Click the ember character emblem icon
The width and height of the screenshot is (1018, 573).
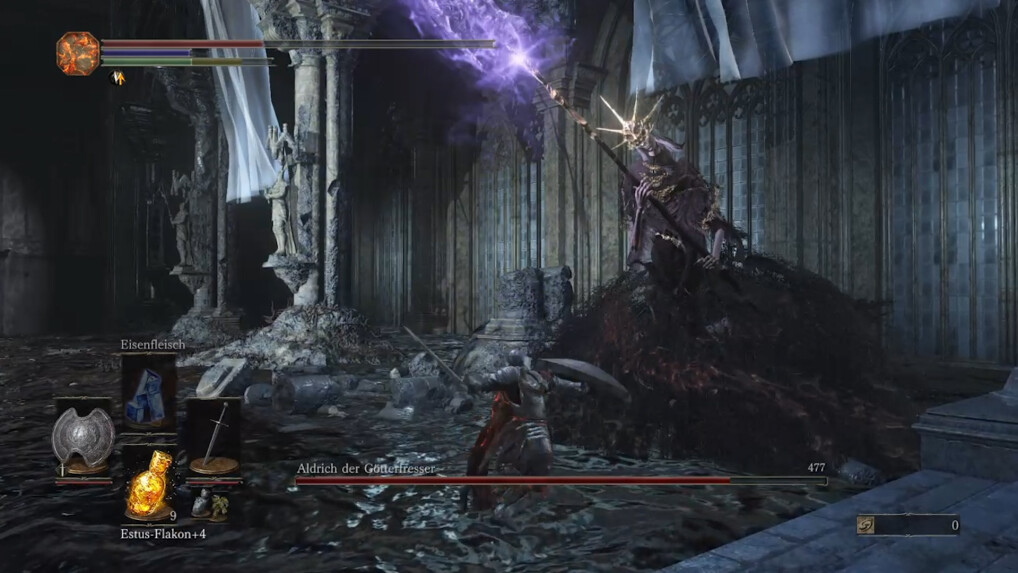click(78, 53)
